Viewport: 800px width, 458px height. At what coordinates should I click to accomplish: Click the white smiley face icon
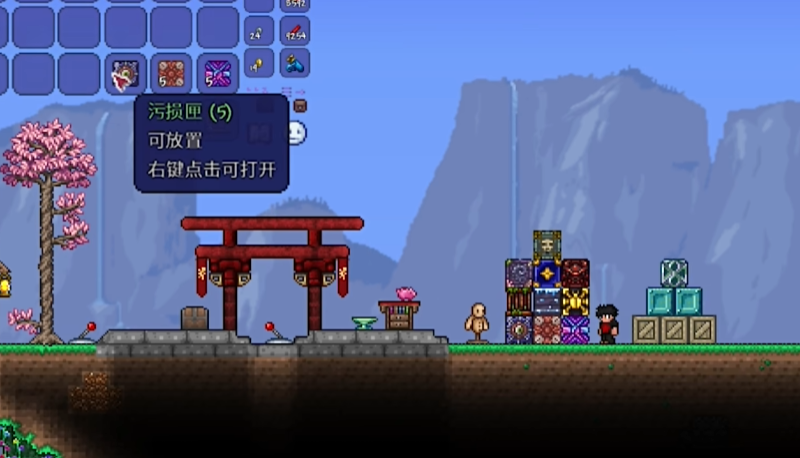click(297, 132)
